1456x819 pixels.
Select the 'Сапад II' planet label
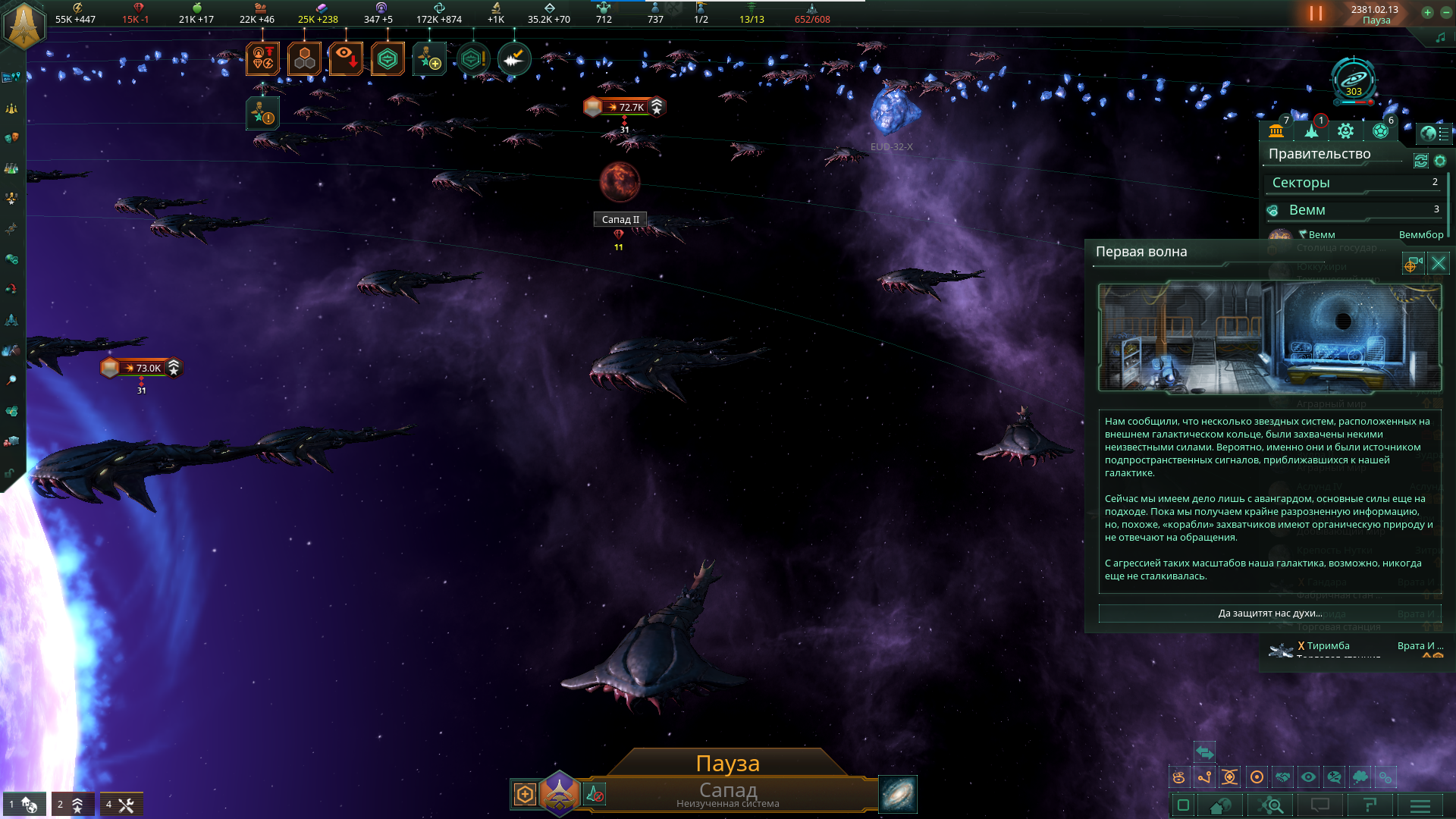[620, 219]
